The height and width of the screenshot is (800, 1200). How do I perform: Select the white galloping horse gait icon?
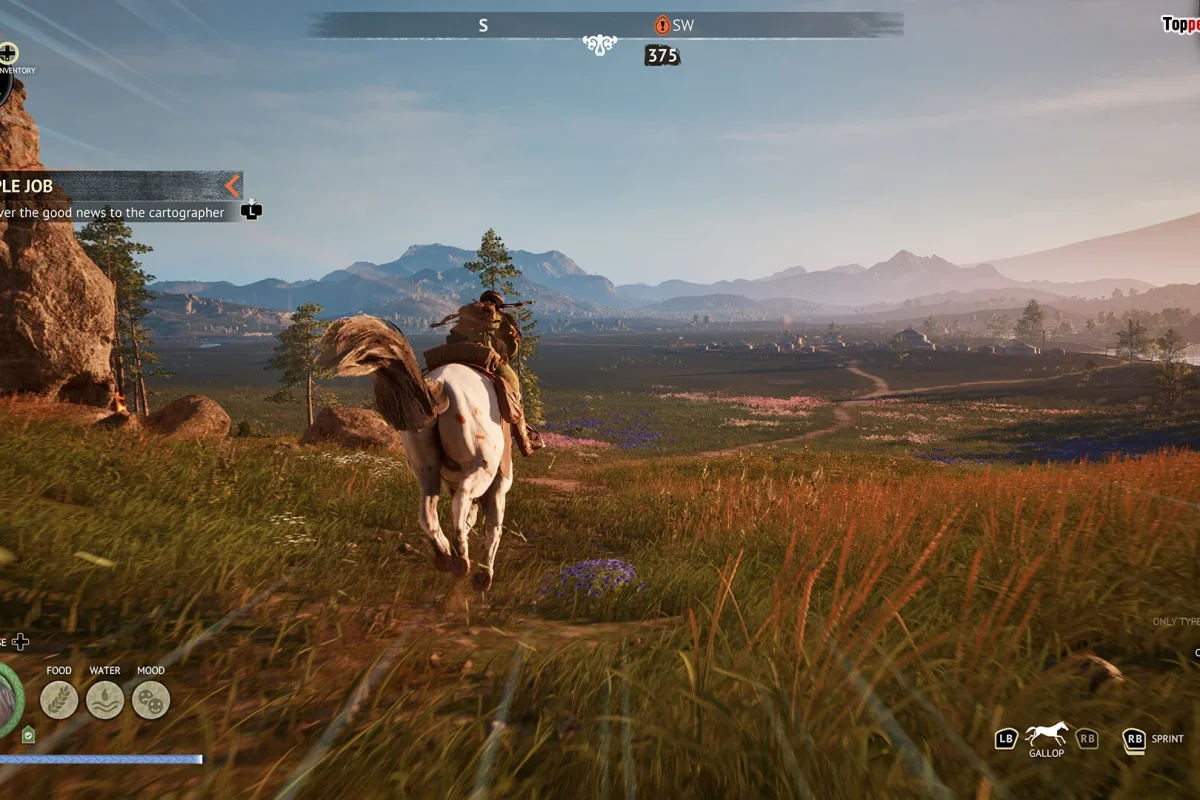point(1046,734)
